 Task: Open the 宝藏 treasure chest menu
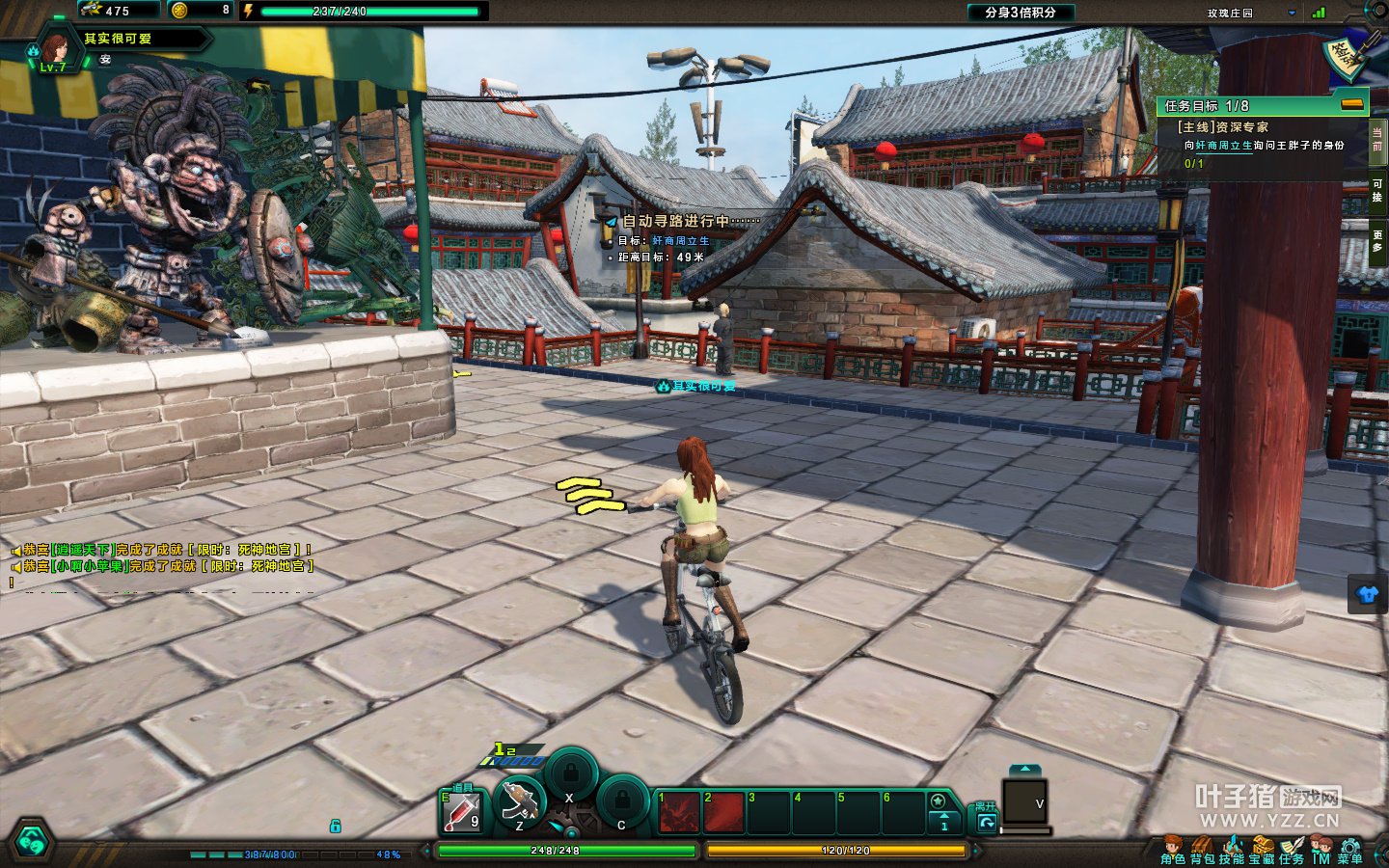pyautogui.click(x=1262, y=851)
